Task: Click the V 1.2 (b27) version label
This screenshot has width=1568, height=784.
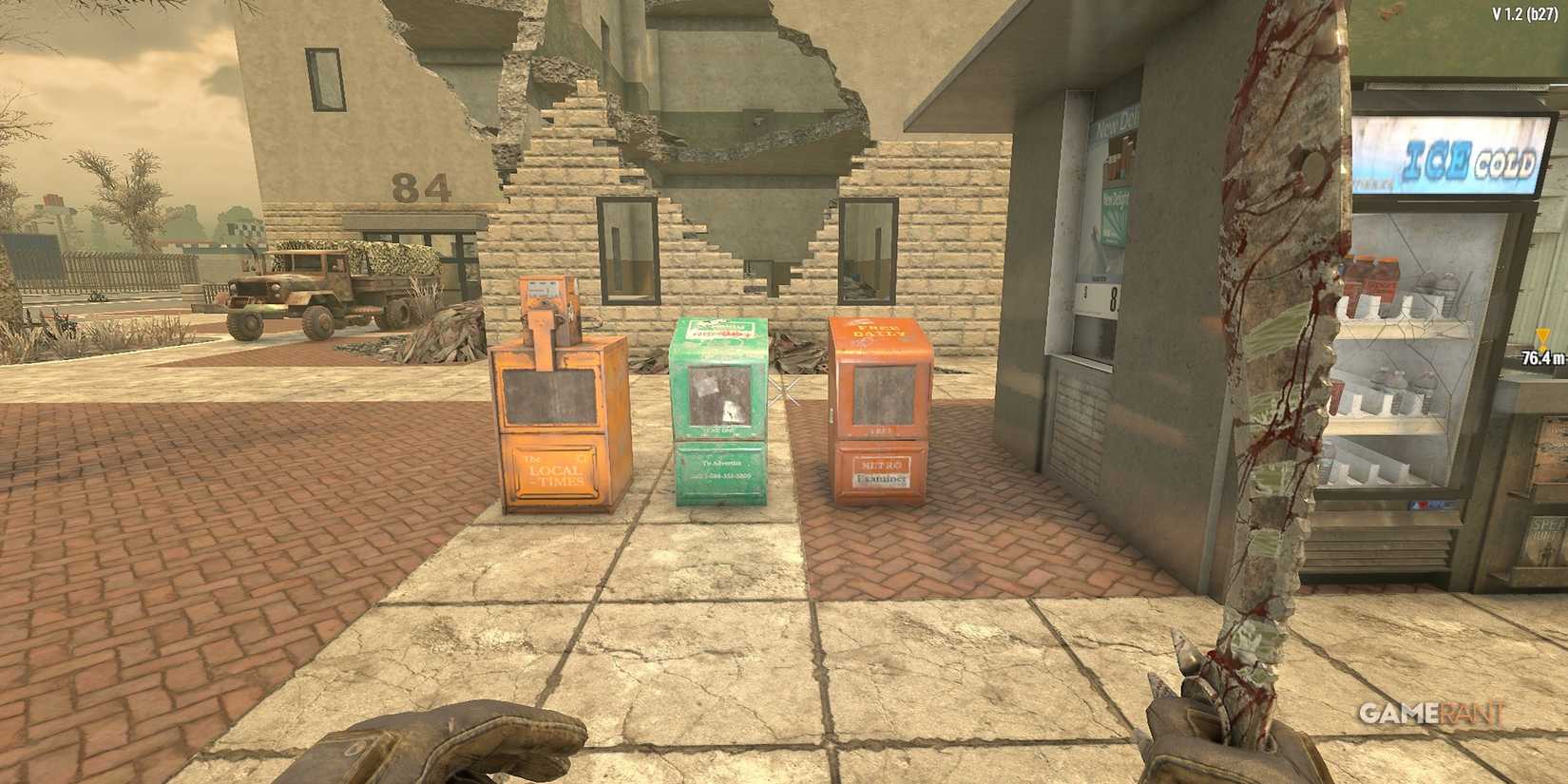Action: 1518,12
